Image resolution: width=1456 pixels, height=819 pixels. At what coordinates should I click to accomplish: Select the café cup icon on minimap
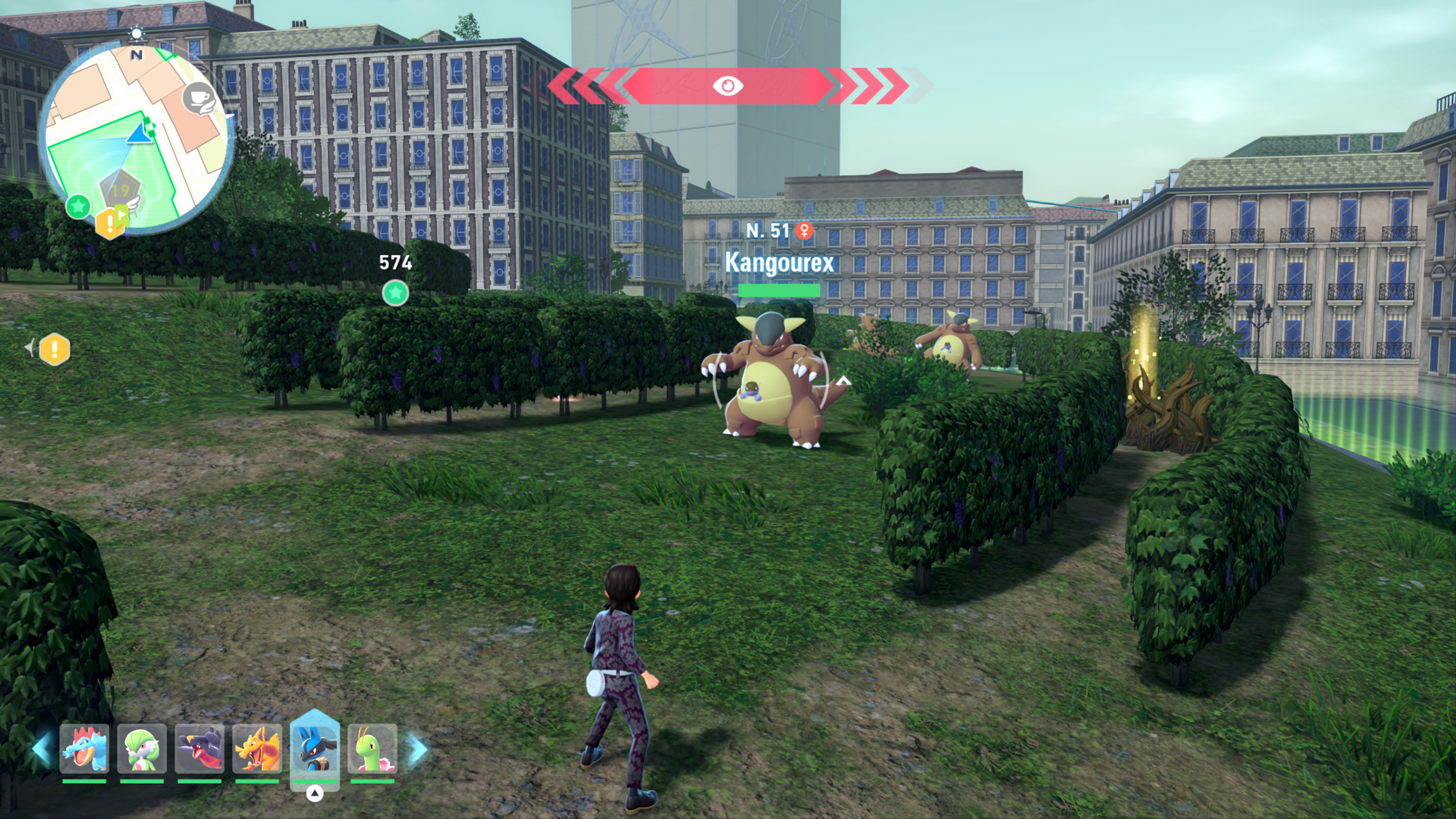[199, 98]
